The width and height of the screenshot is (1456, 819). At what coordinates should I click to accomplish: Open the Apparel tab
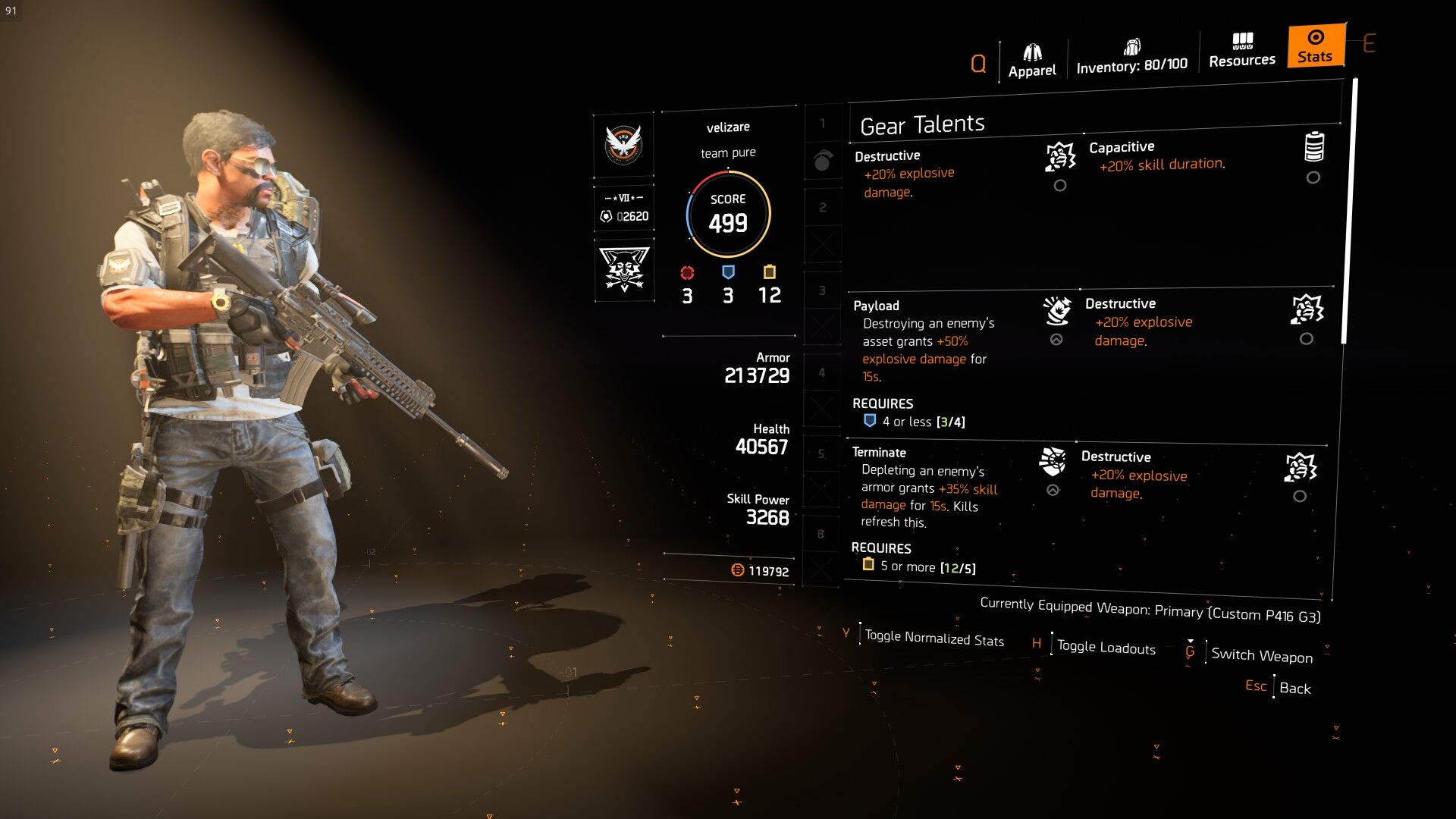point(1031,61)
